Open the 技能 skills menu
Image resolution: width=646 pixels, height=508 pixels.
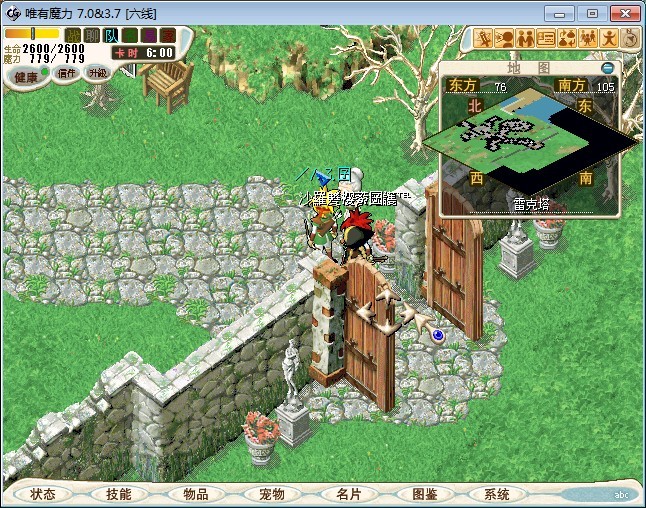[118, 494]
